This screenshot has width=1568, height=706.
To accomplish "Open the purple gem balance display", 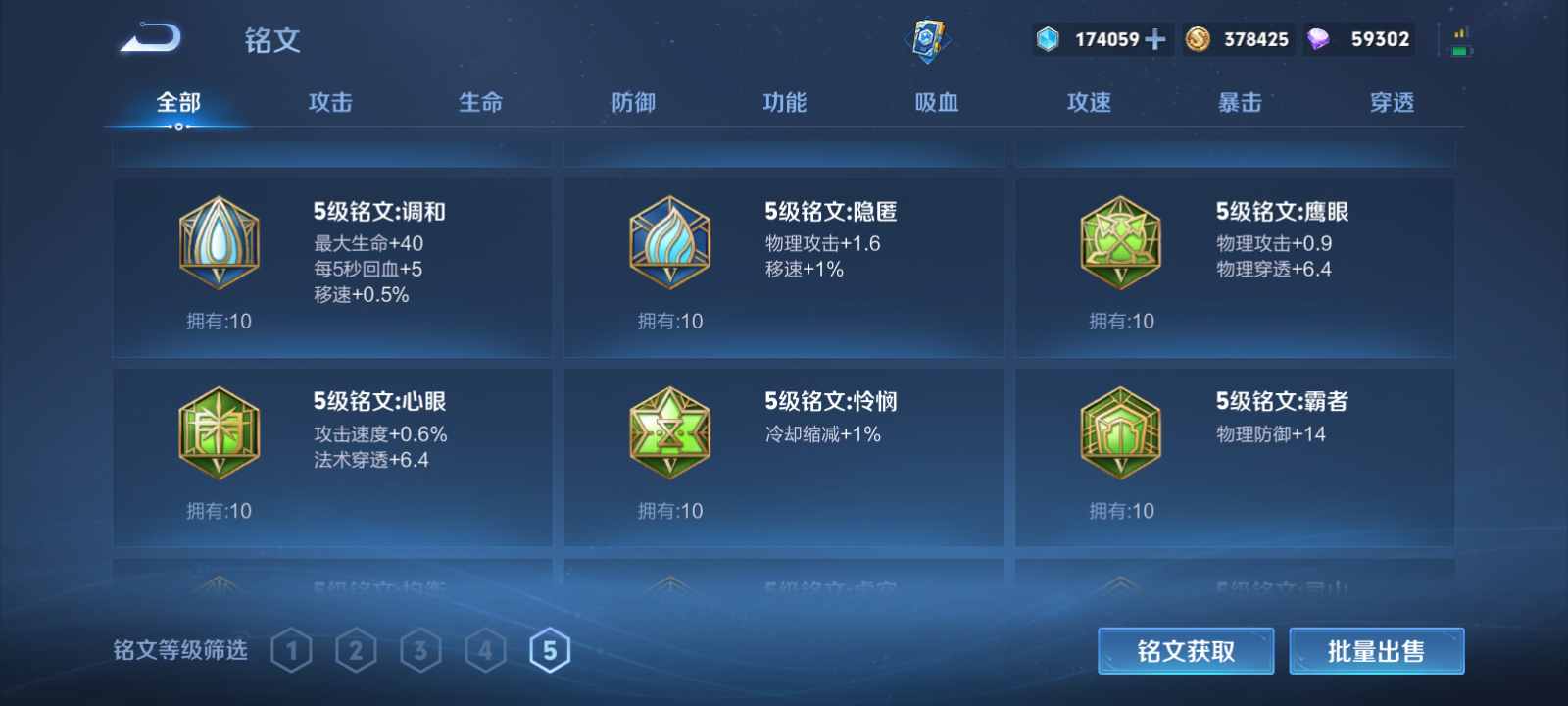I will (1359, 39).
